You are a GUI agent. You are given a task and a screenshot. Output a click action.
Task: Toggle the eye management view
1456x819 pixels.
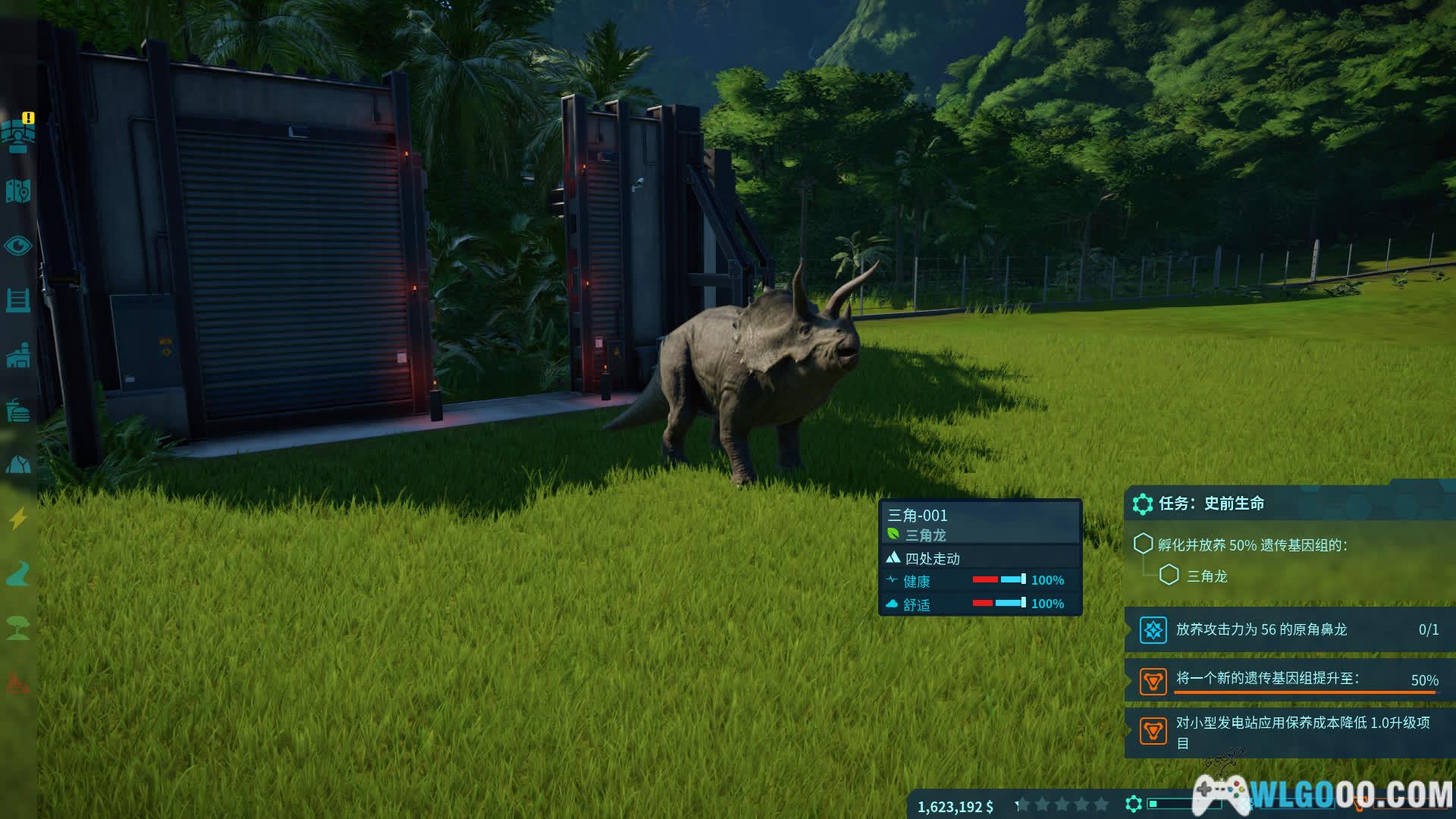[18, 246]
